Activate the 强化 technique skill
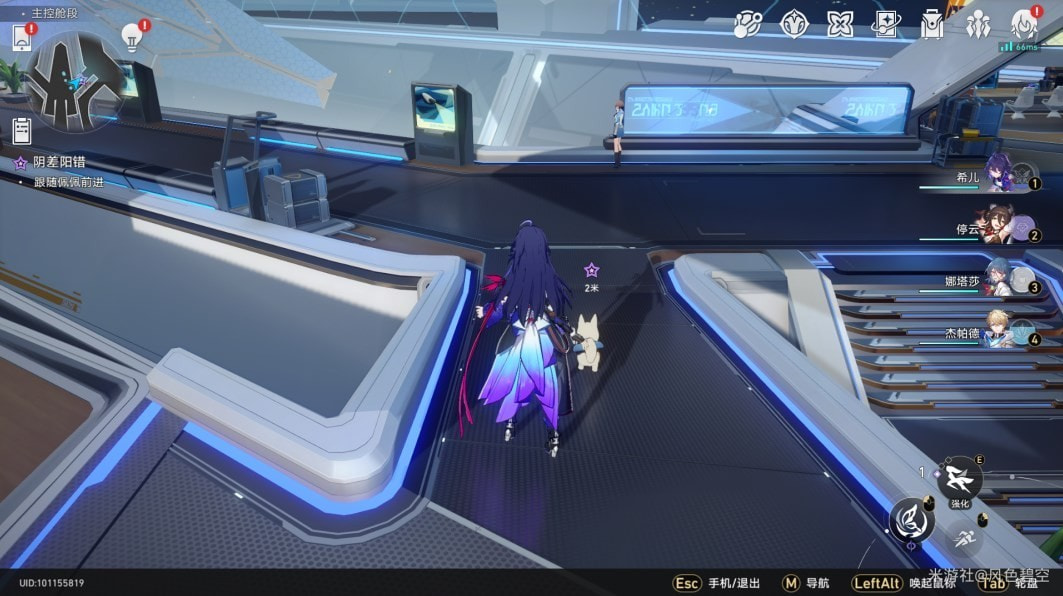1063x596 pixels. (x=960, y=476)
